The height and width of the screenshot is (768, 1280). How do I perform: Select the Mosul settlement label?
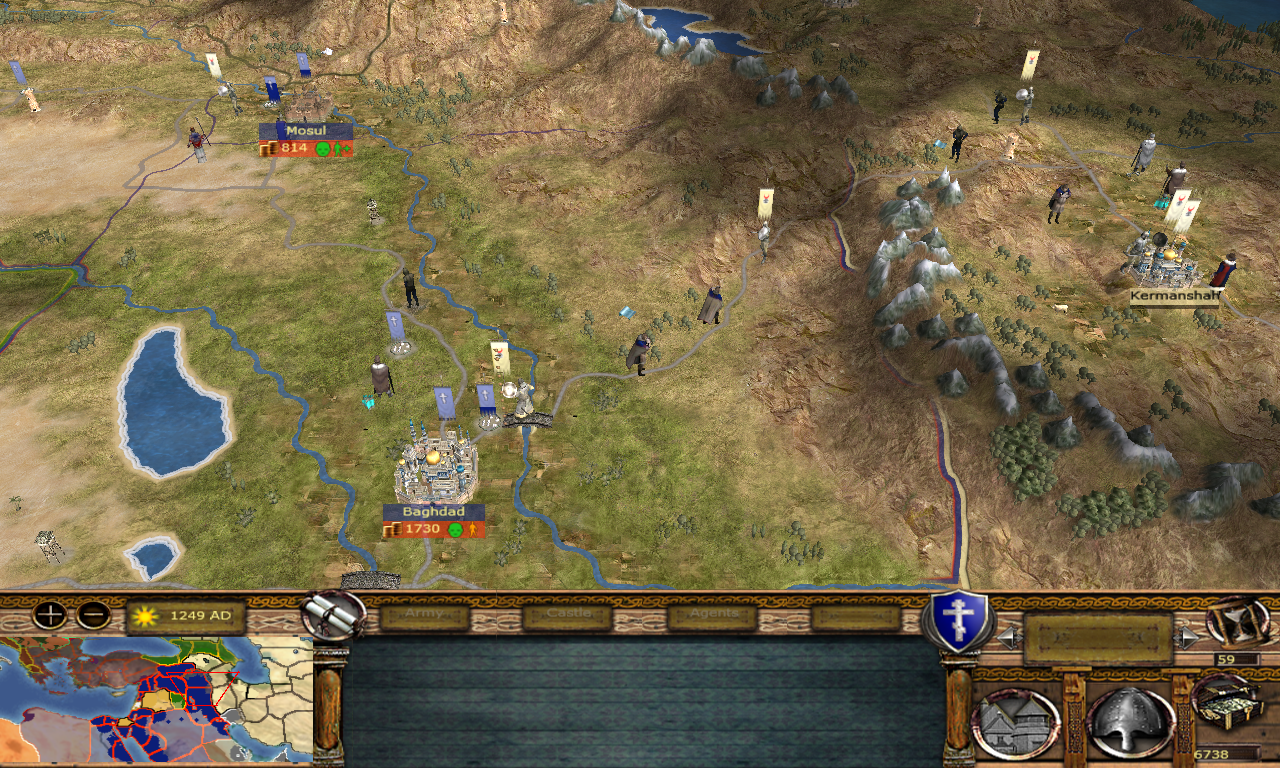point(306,131)
